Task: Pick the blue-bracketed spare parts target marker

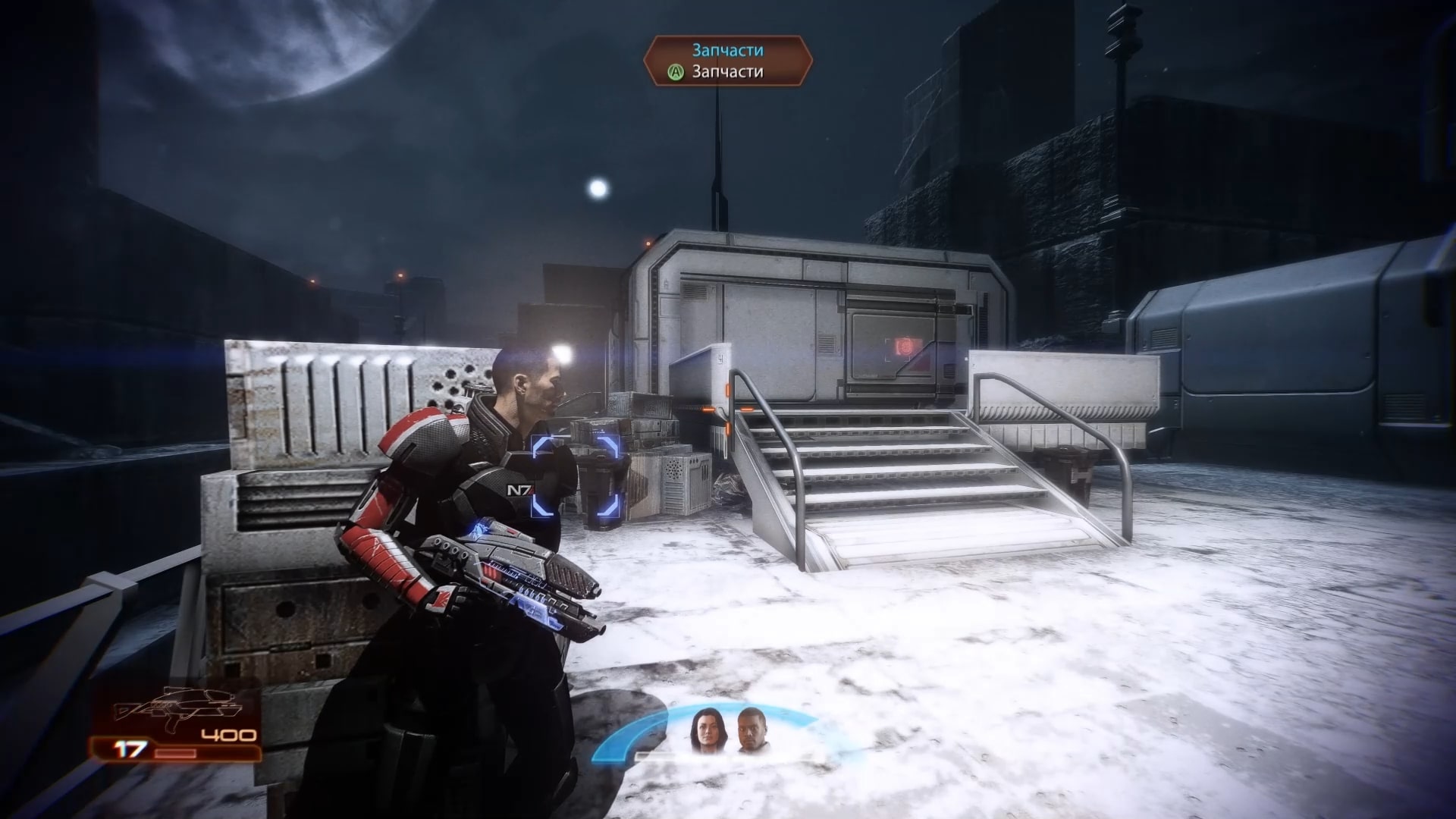Action: [575, 476]
